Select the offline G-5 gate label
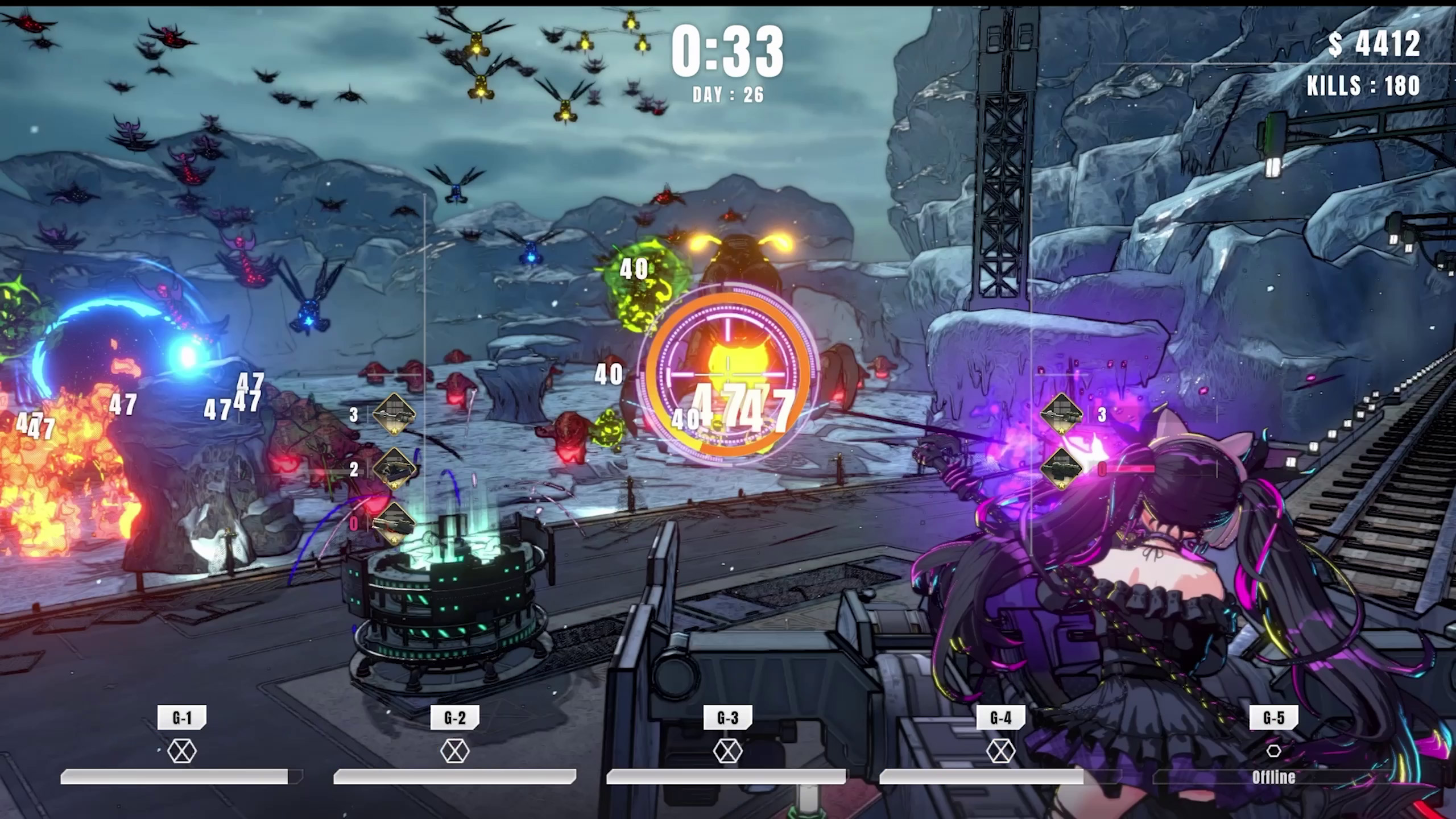The height and width of the screenshot is (819, 1456). [1273, 718]
